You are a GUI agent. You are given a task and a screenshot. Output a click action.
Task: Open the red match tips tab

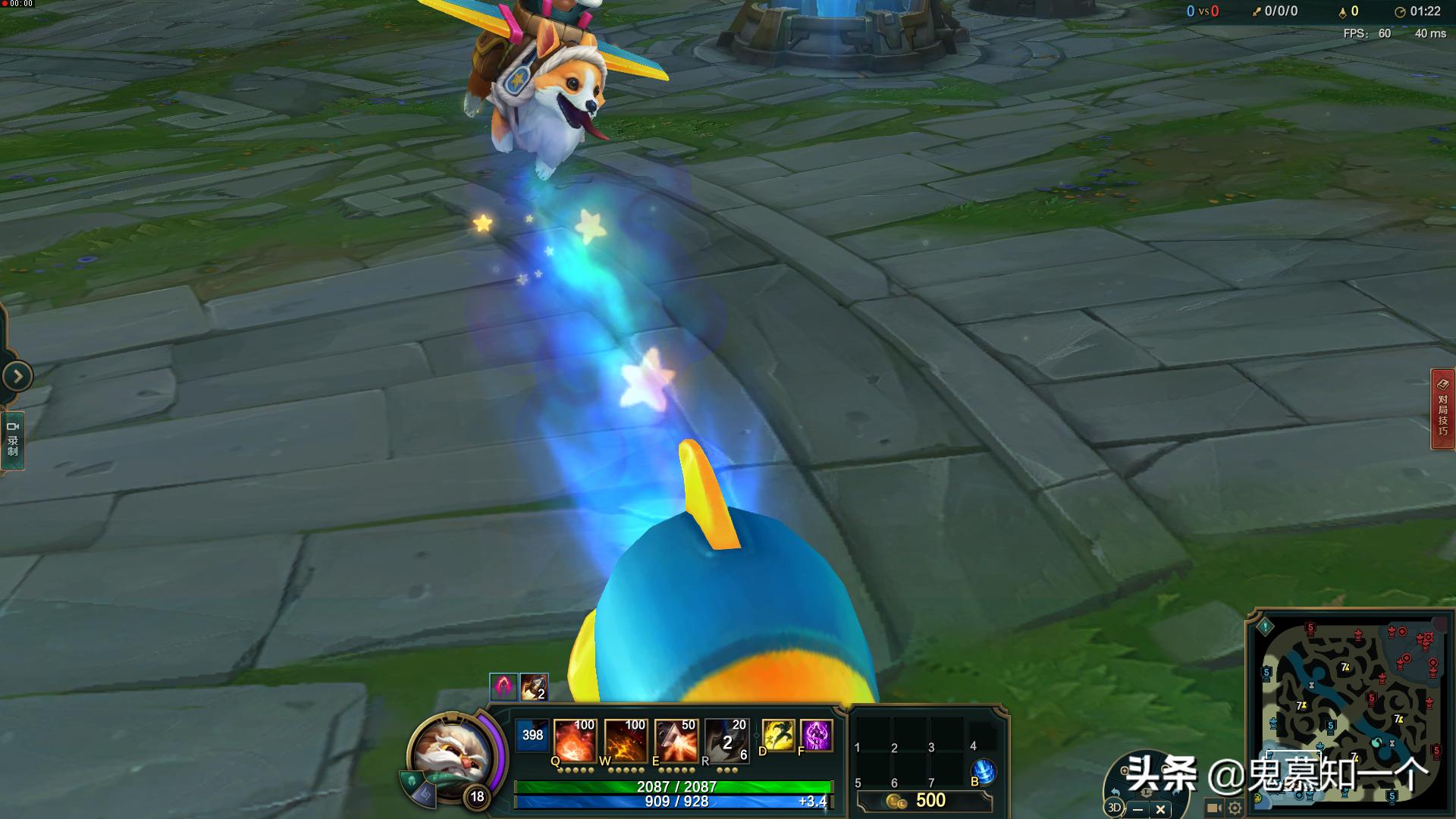point(1442,409)
